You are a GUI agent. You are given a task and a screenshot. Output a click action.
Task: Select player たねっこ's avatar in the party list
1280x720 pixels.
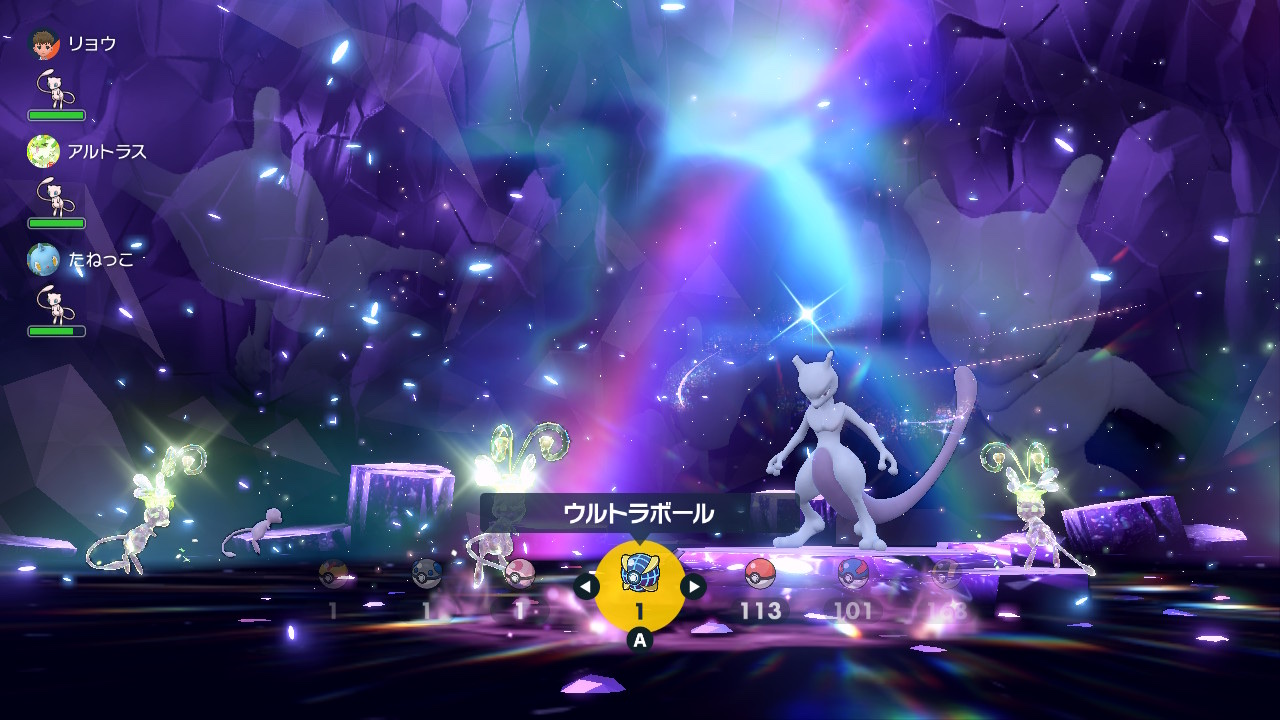point(44,259)
